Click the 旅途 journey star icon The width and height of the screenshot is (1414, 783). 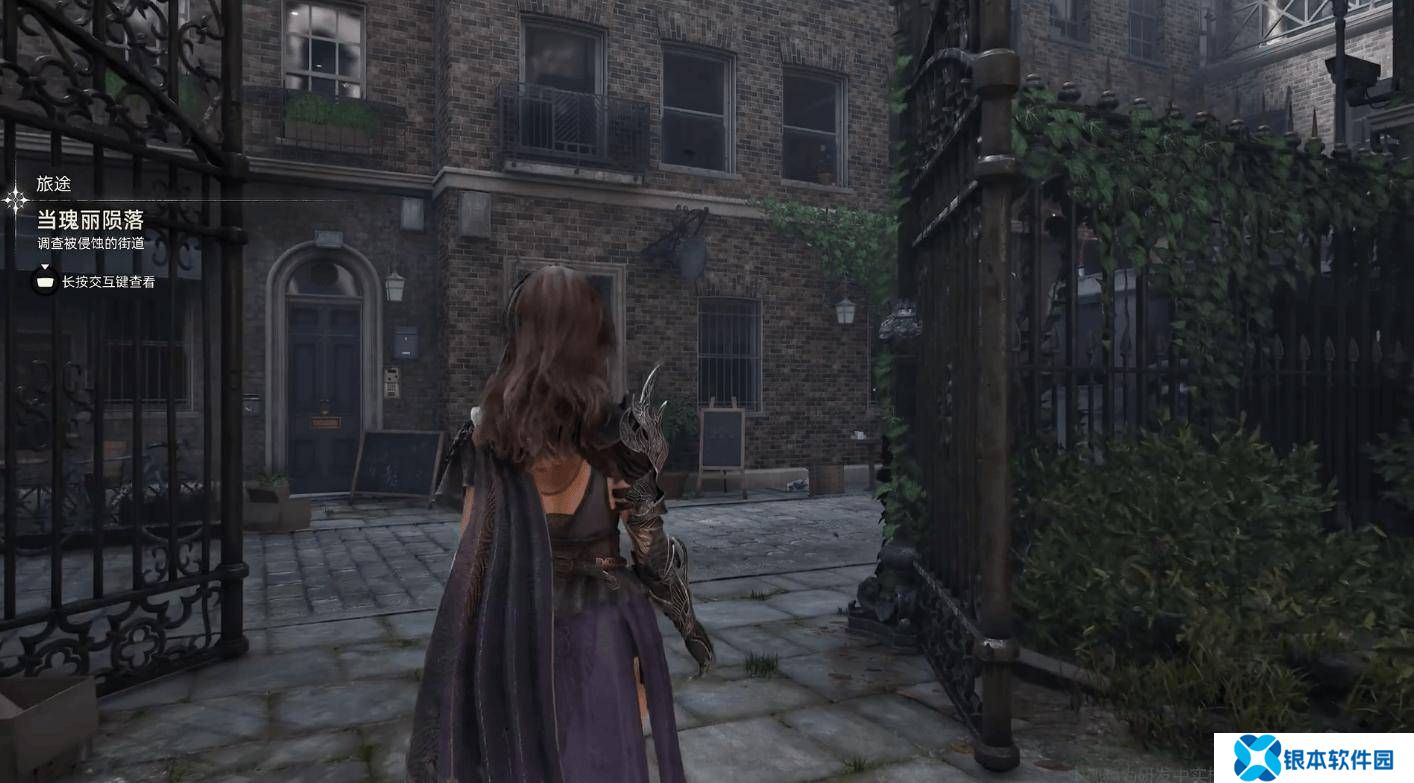[x=16, y=200]
